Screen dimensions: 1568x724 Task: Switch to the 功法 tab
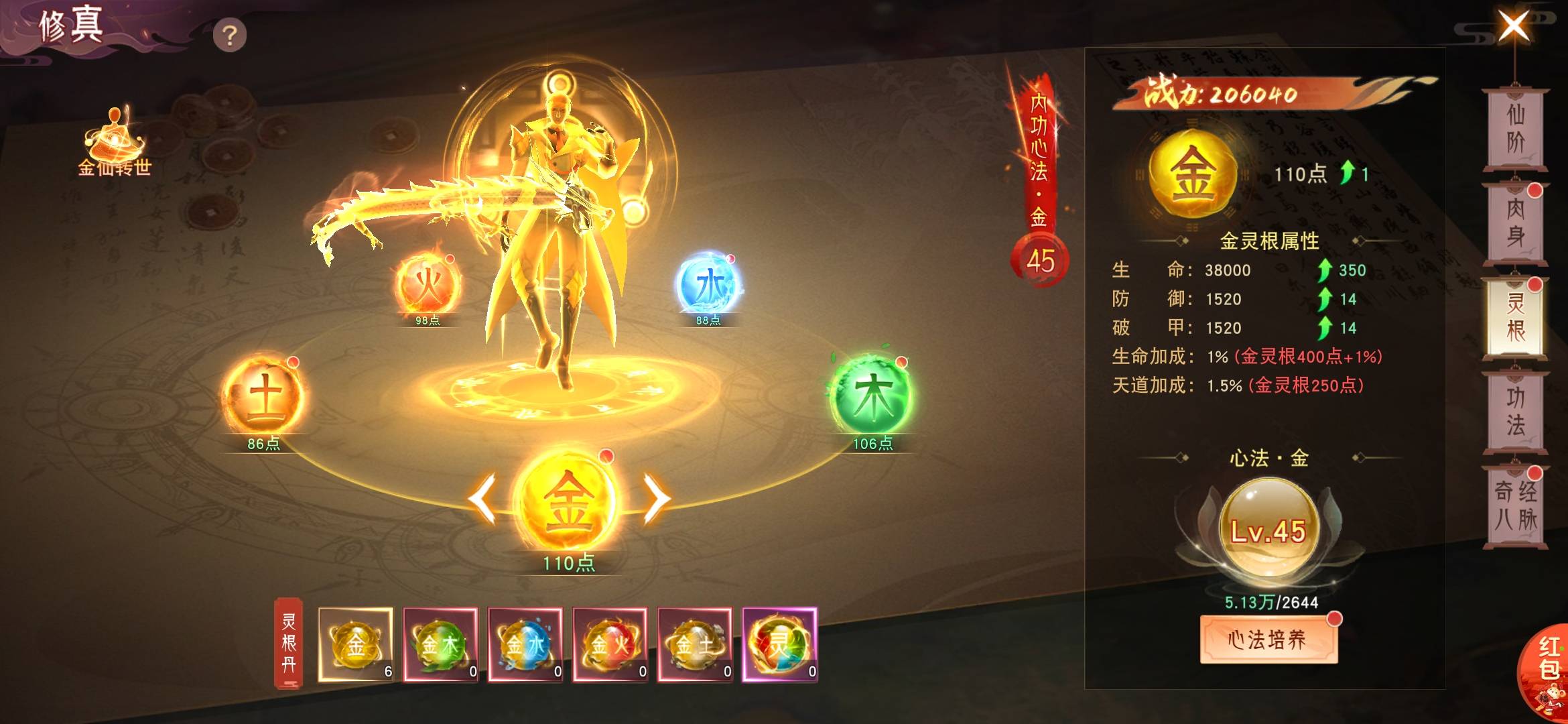tap(1515, 412)
